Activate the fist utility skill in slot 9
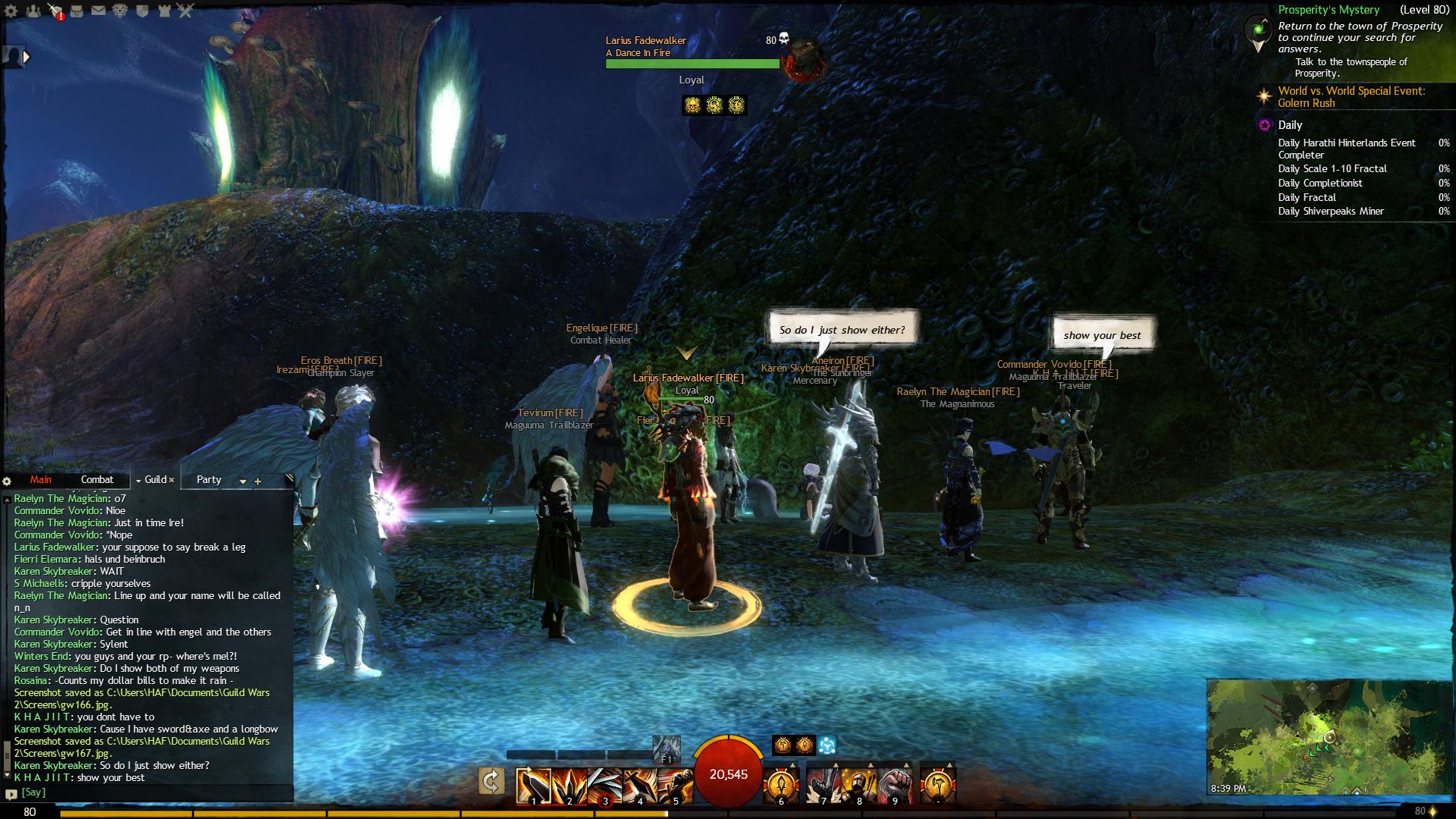This screenshot has width=1456, height=819. coord(895,786)
